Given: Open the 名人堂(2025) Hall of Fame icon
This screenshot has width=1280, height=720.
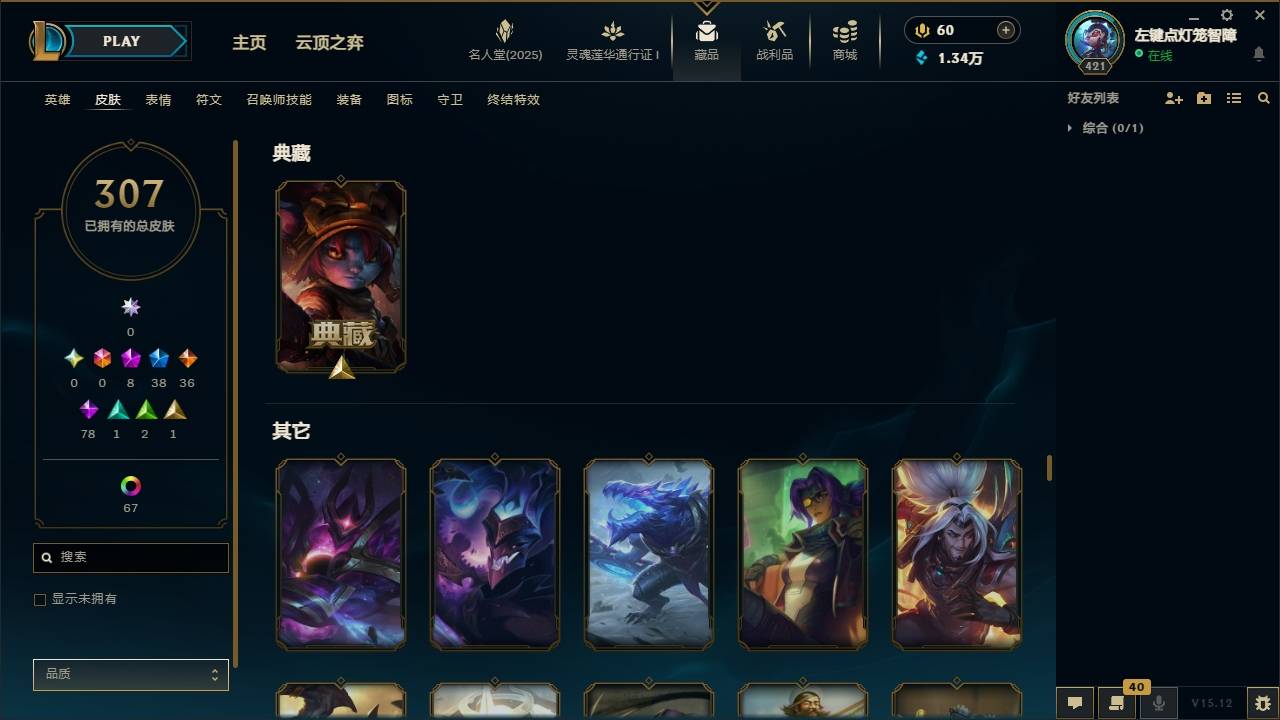Looking at the screenshot, I should point(504,38).
